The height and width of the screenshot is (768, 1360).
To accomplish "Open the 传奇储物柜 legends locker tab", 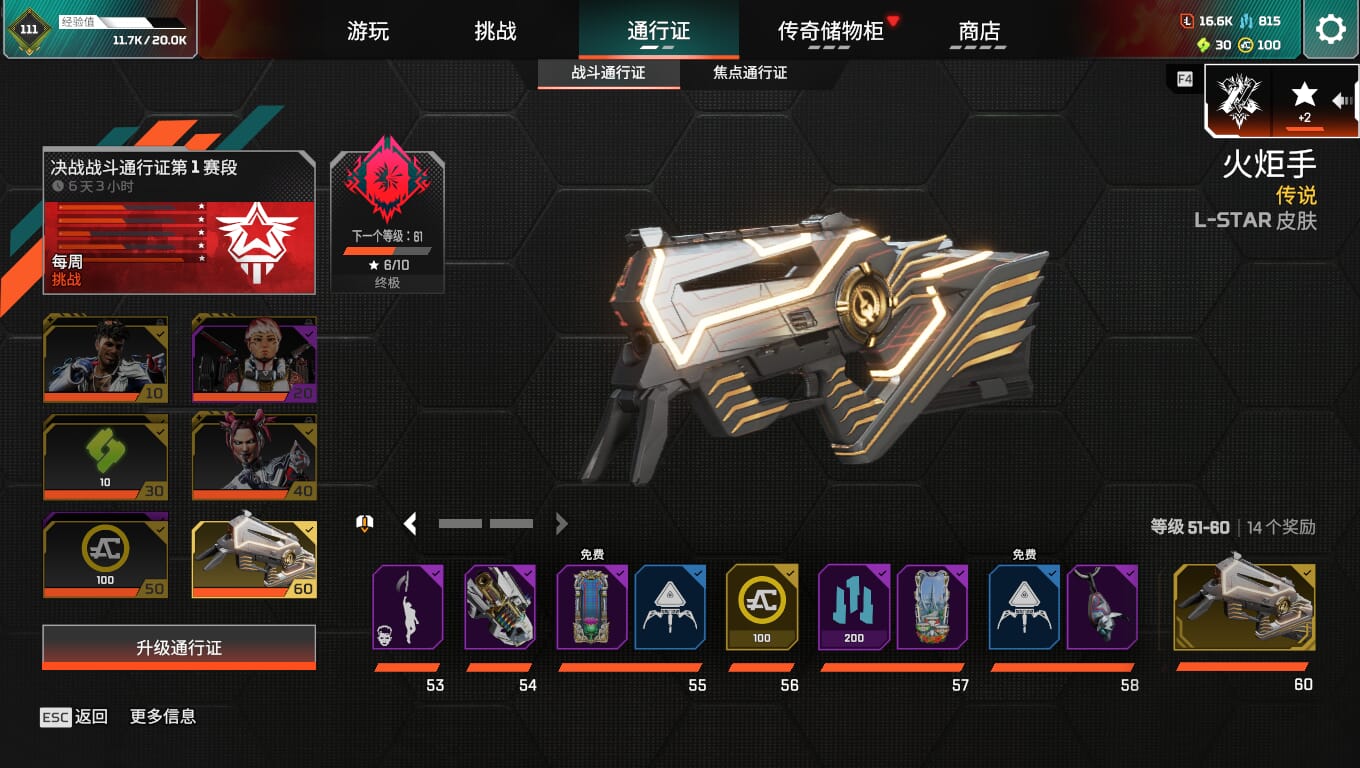I will click(831, 31).
